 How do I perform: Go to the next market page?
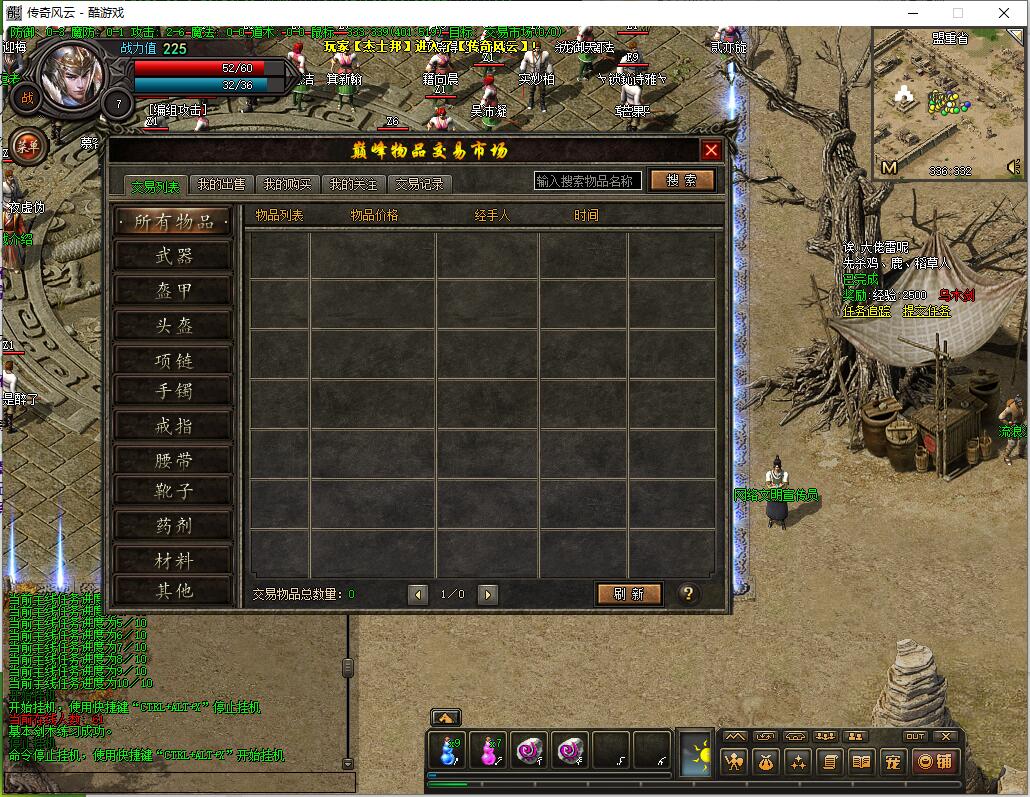coord(488,595)
